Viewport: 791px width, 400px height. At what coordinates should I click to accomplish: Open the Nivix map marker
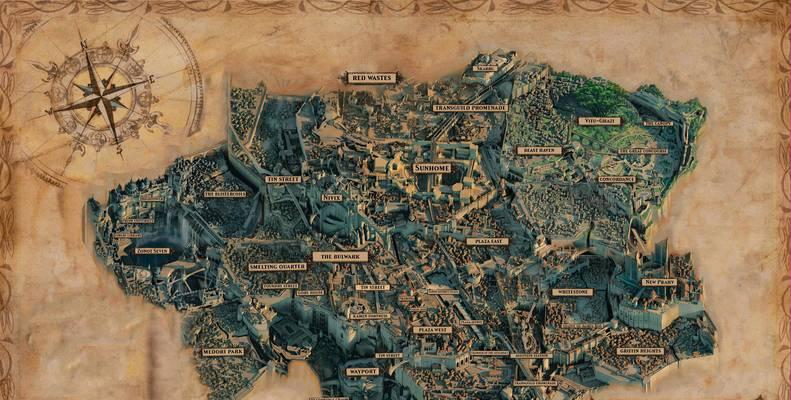coord(332,198)
